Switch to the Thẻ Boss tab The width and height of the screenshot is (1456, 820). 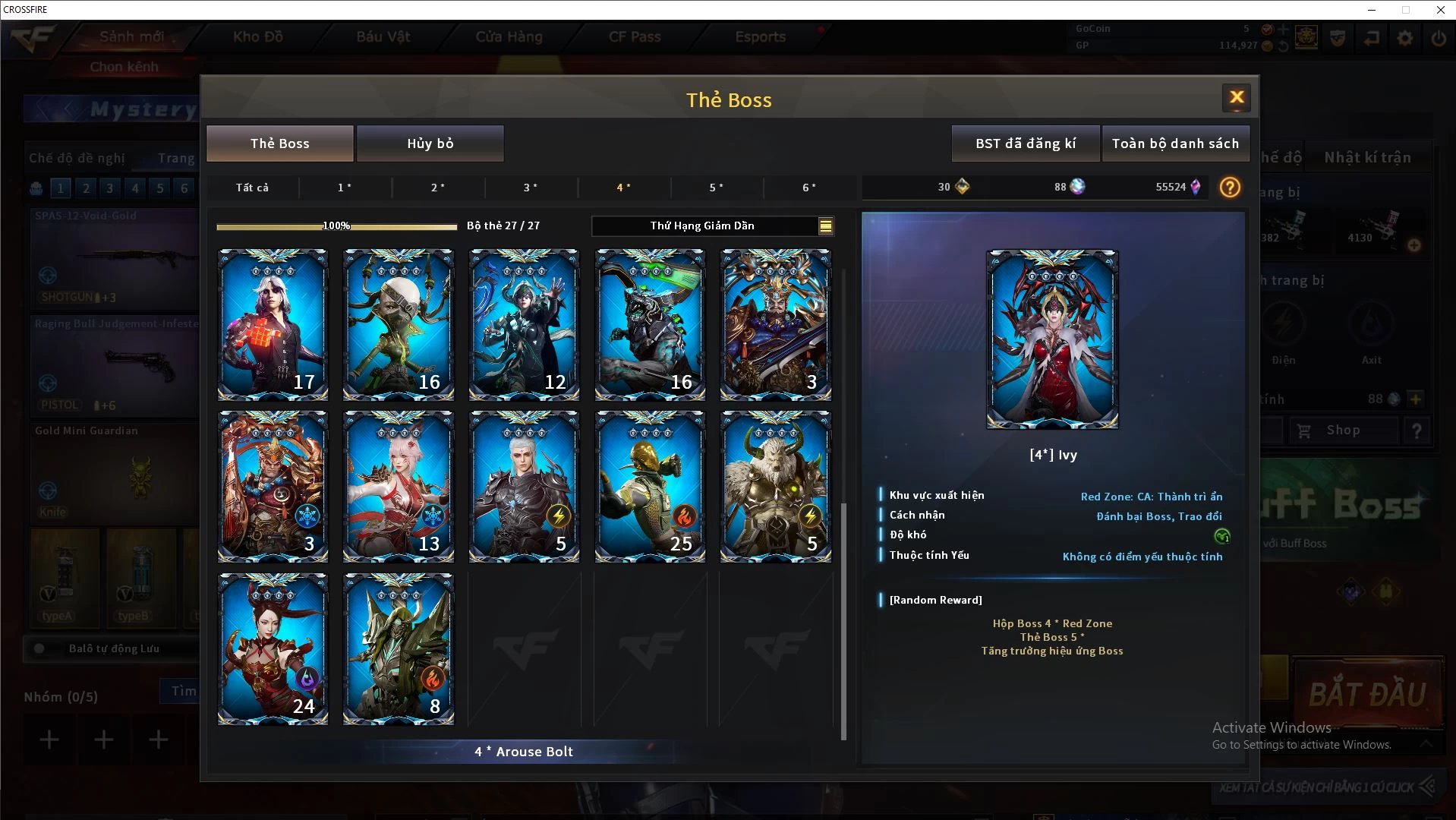(279, 143)
